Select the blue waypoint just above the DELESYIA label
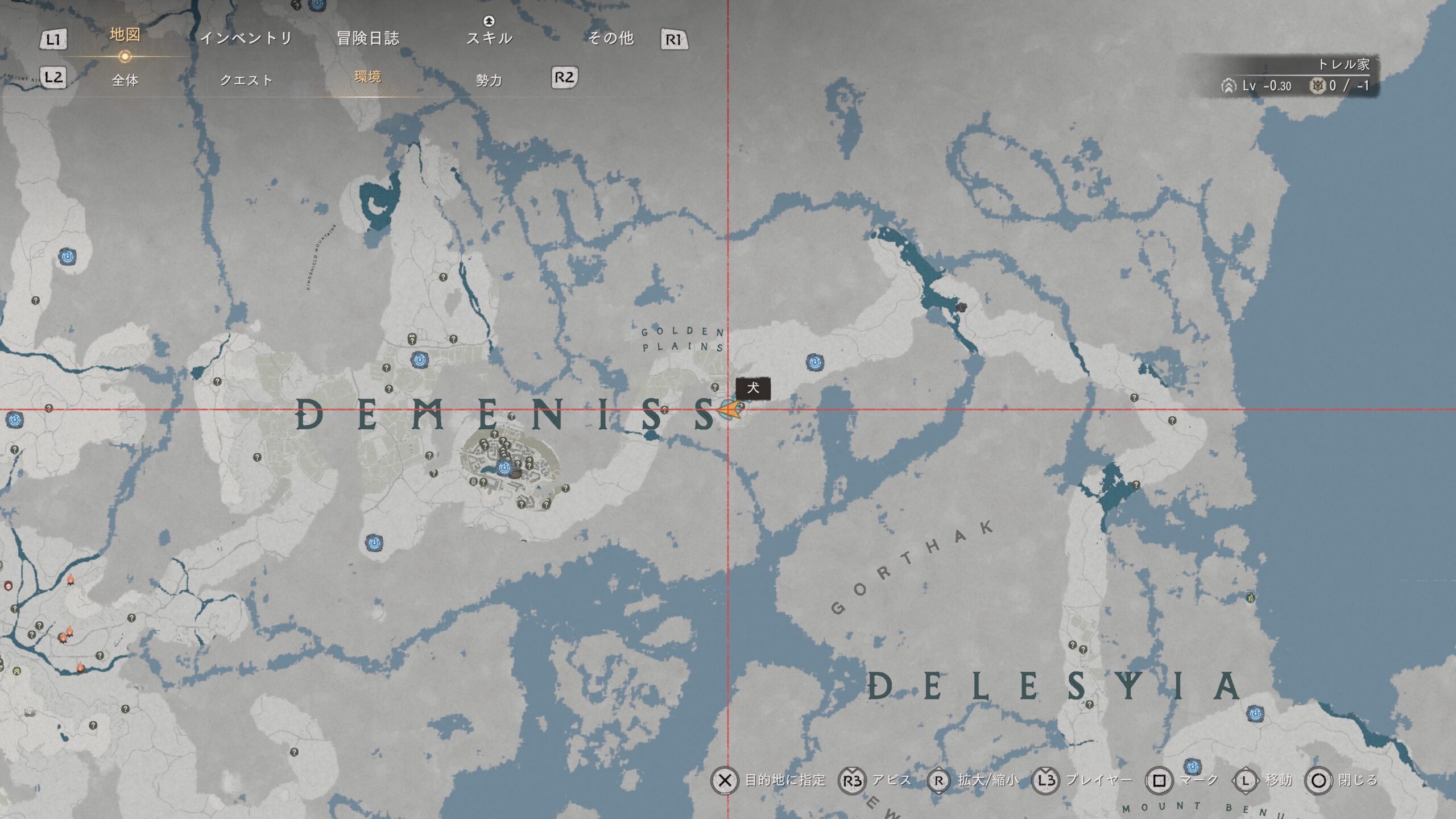1456x819 pixels. click(1255, 713)
